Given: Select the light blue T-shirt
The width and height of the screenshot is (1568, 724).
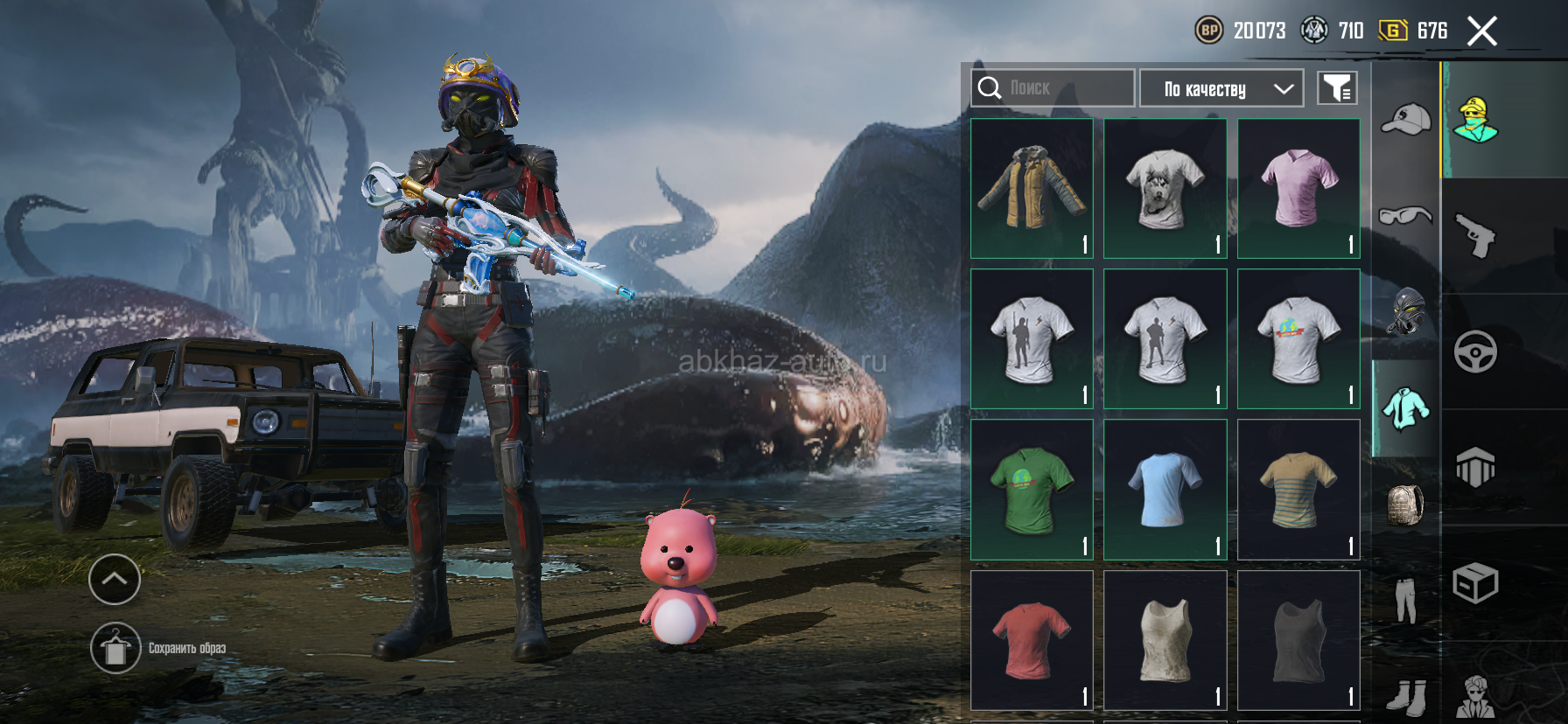Looking at the screenshot, I should 1165,490.
